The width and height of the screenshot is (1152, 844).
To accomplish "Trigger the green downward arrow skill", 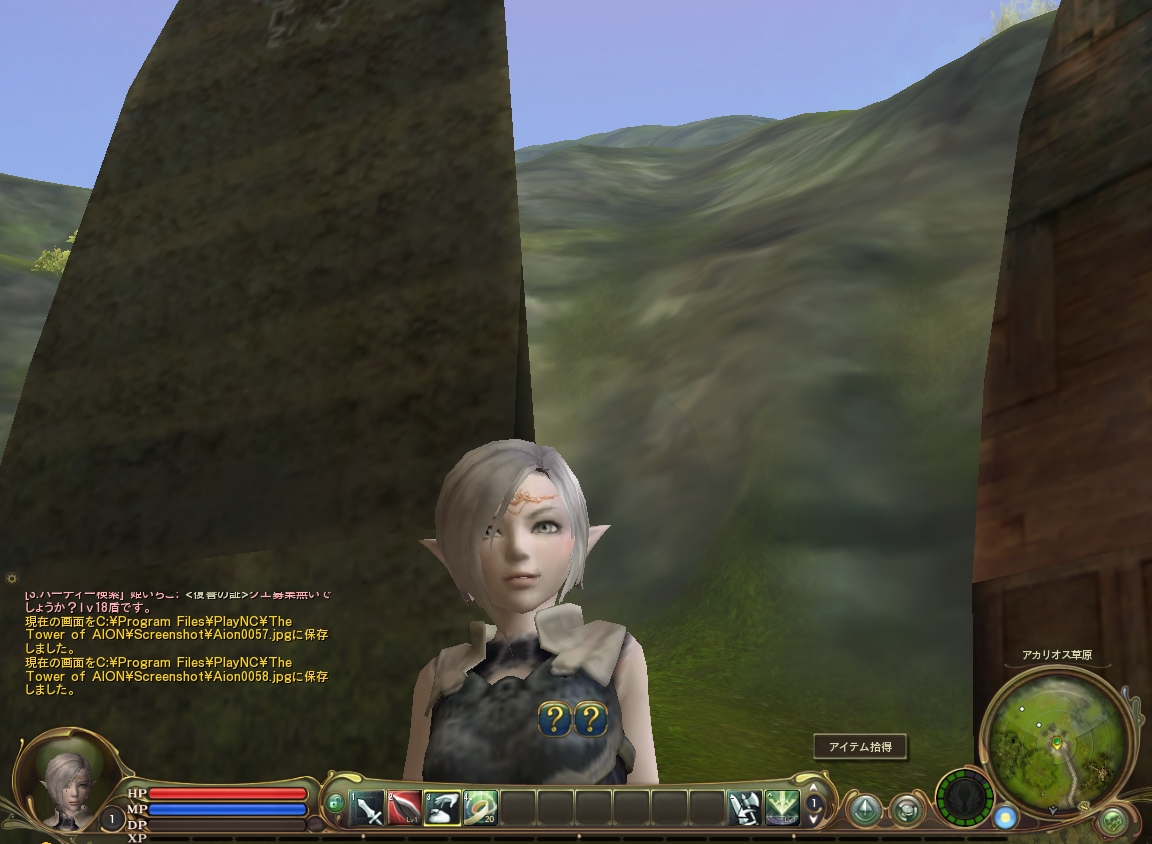I will (782, 807).
